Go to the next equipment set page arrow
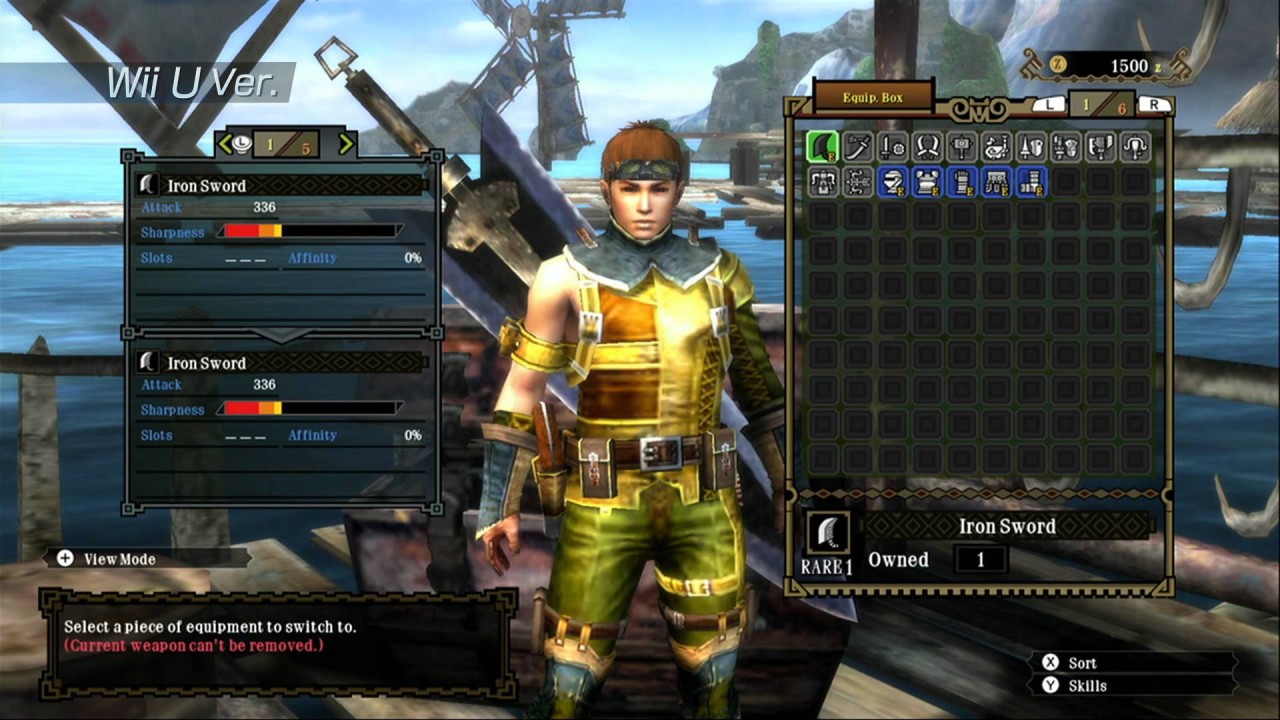Screen dimensions: 1280x720 pos(346,144)
